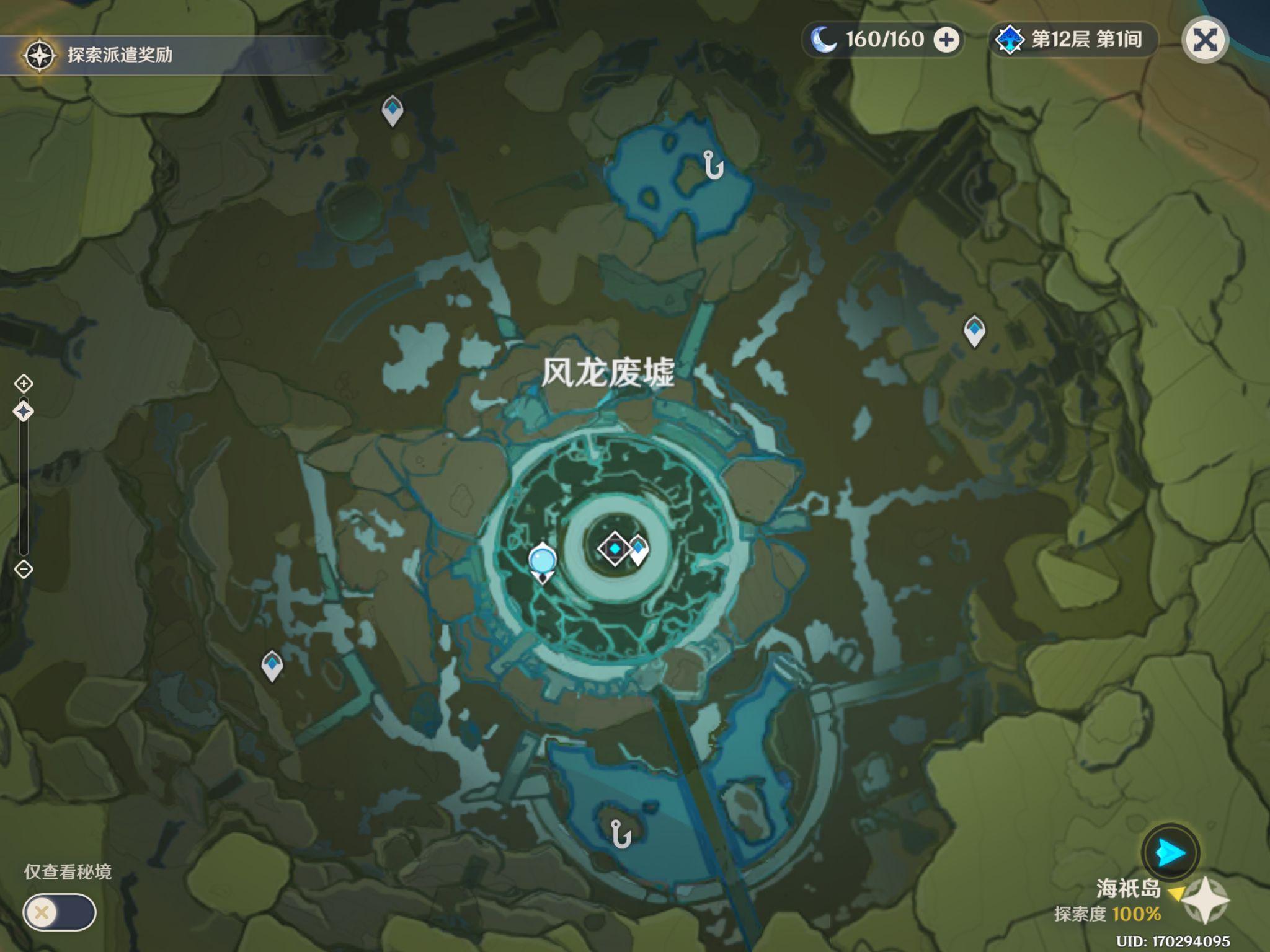Select the blue navigation arrow button
This screenshot has height=952, width=1270.
pos(1170,853)
